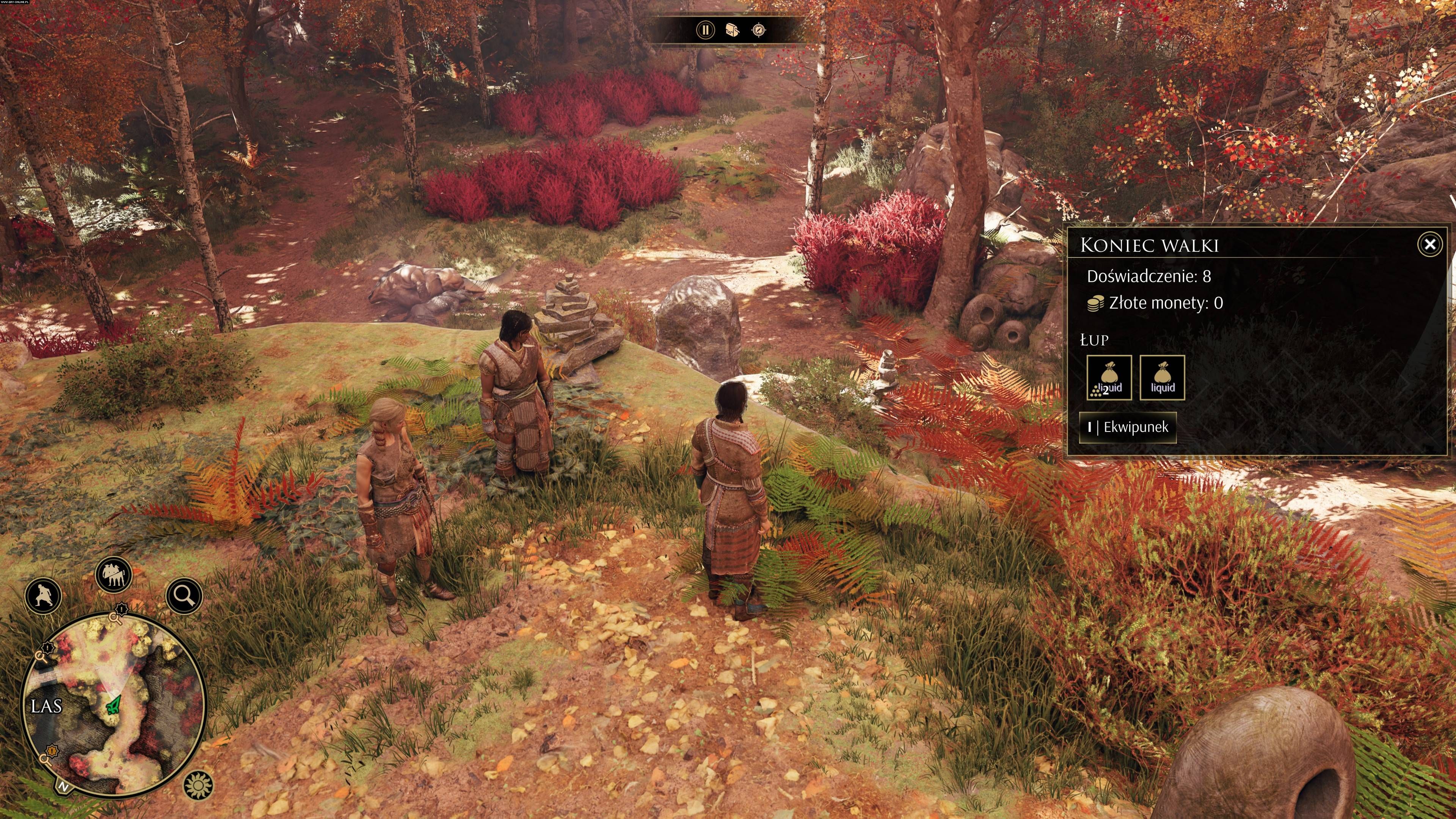Viewport: 1456px width, 819px height.
Task: Pause the game with the top bar button
Action: (705, 30)
